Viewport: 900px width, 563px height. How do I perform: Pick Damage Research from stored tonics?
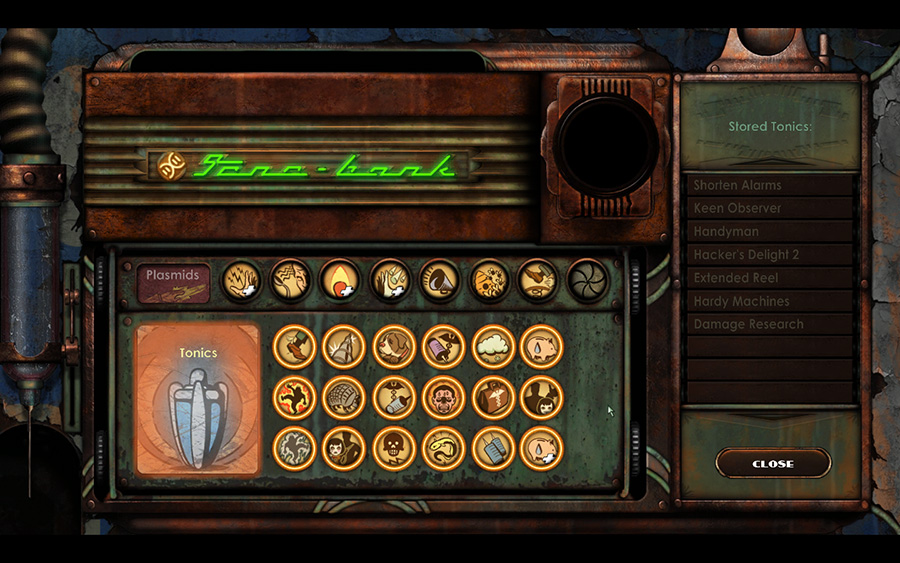[x=769, y=324]
